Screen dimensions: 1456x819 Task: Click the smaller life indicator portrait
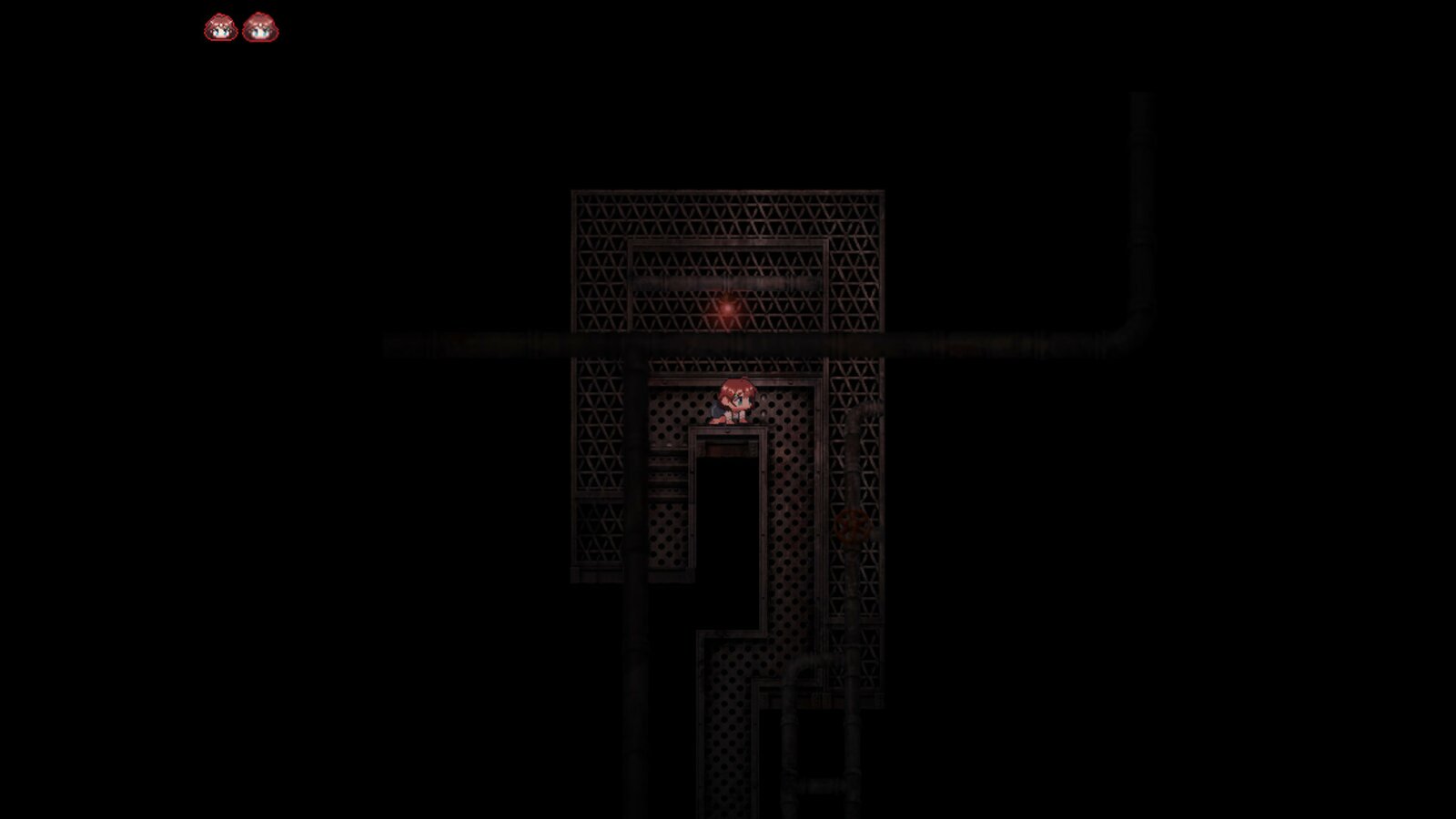(x=218, y=27)
